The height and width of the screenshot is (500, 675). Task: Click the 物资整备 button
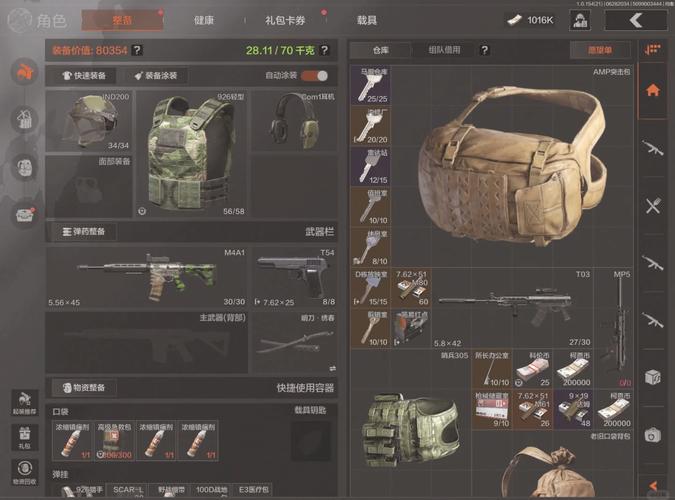[x=89, y=387]
